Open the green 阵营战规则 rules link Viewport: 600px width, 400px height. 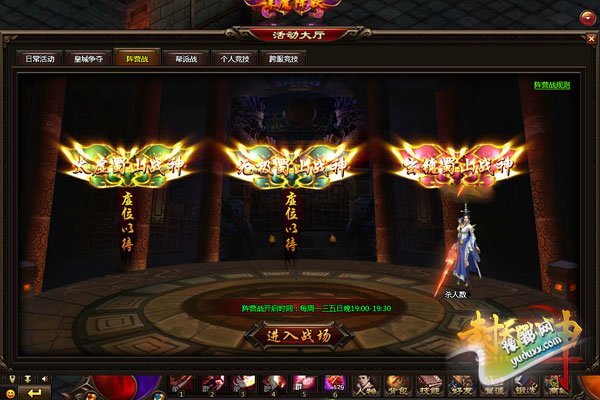click(551, 85)
